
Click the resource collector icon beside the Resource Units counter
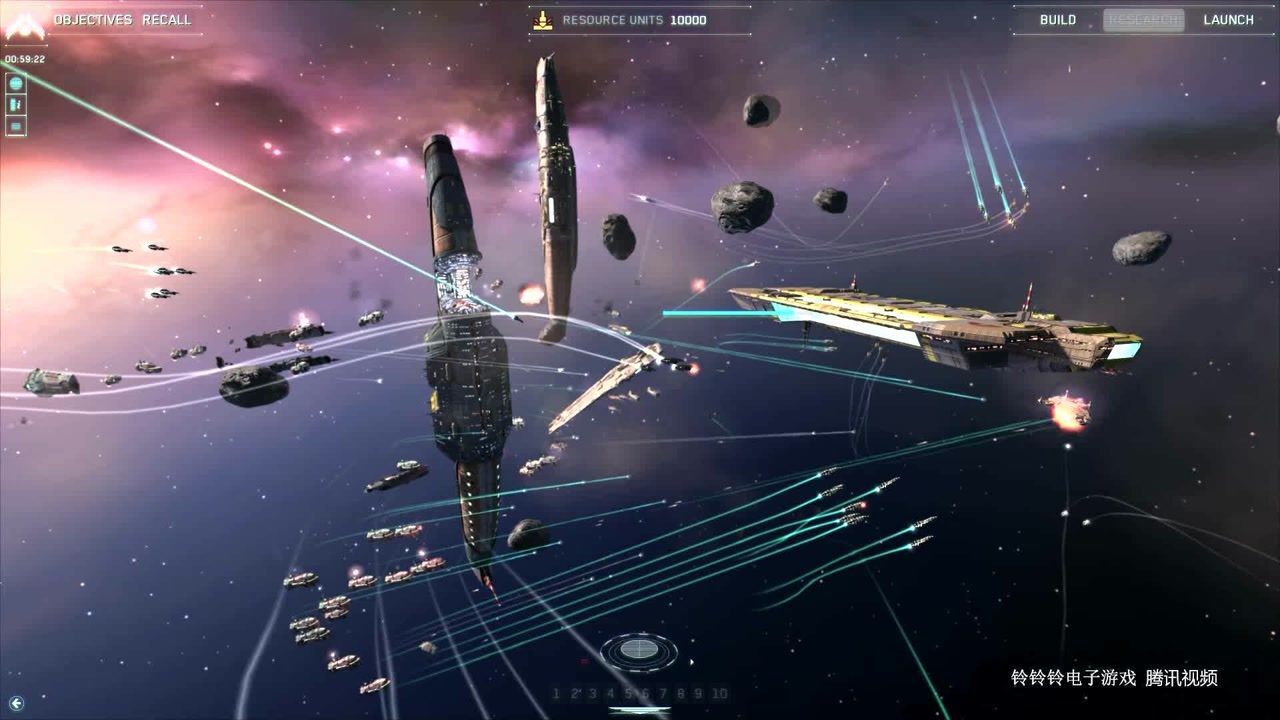click(542, 19)
